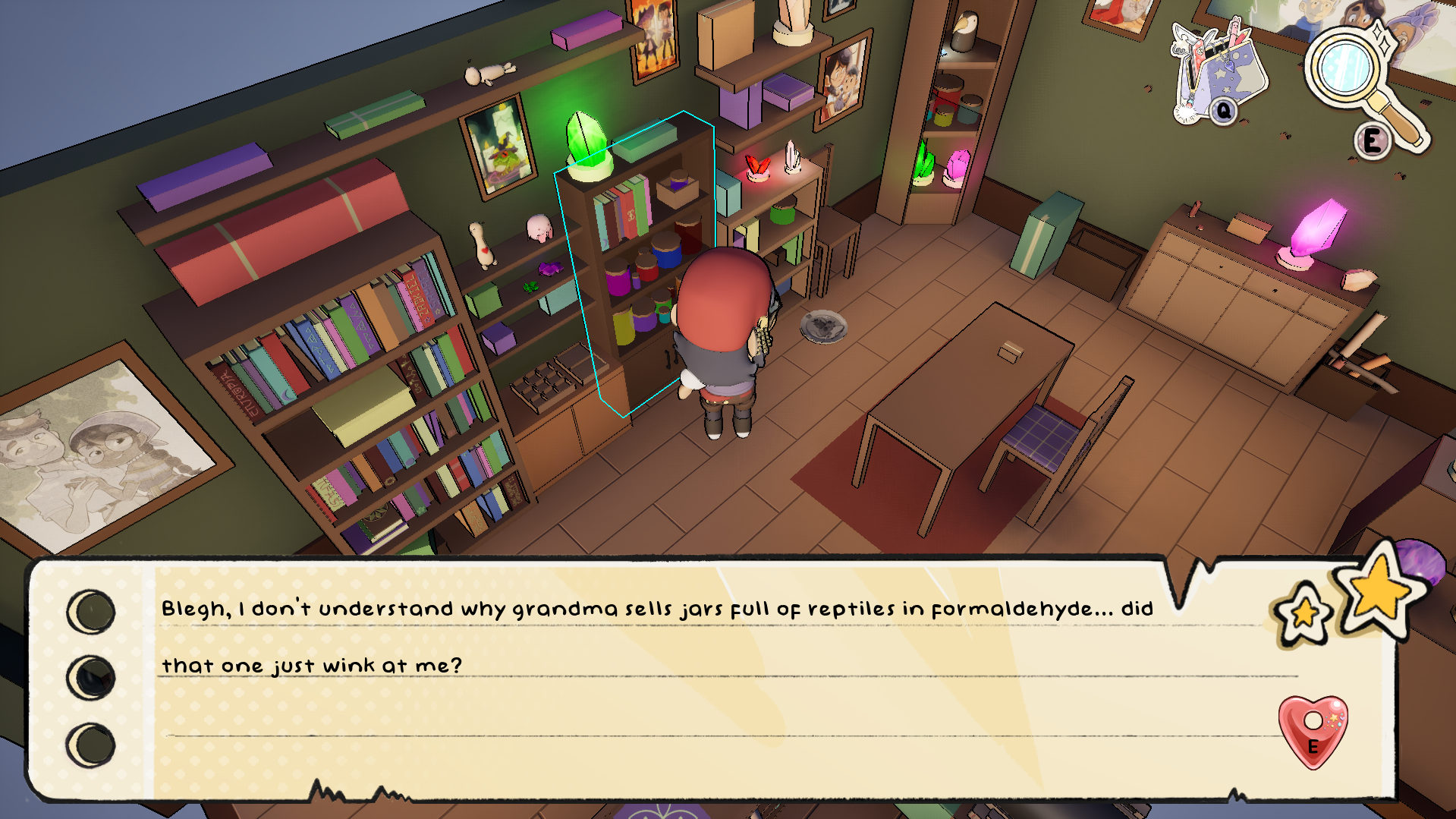Screen dimensions: 1456x819
Task: Continue dialogue with the red heart button
Action: (1313, 730)
